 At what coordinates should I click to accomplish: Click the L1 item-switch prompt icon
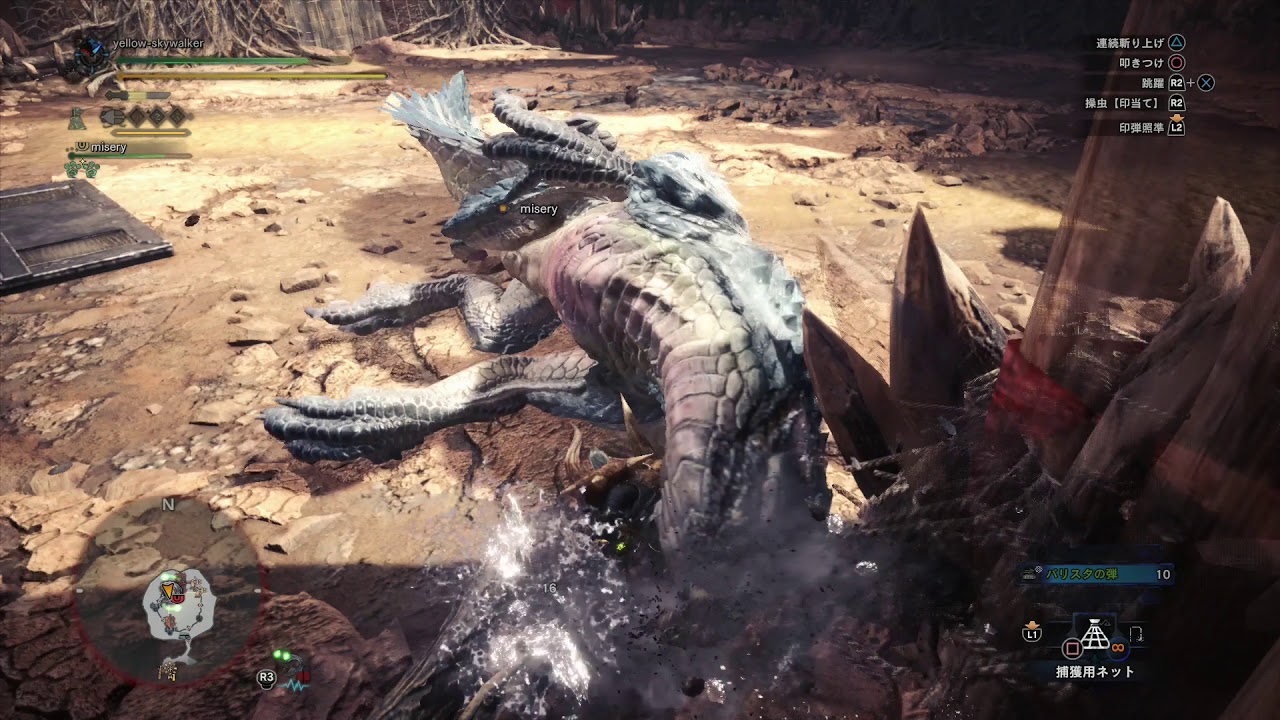(1032, 634)
